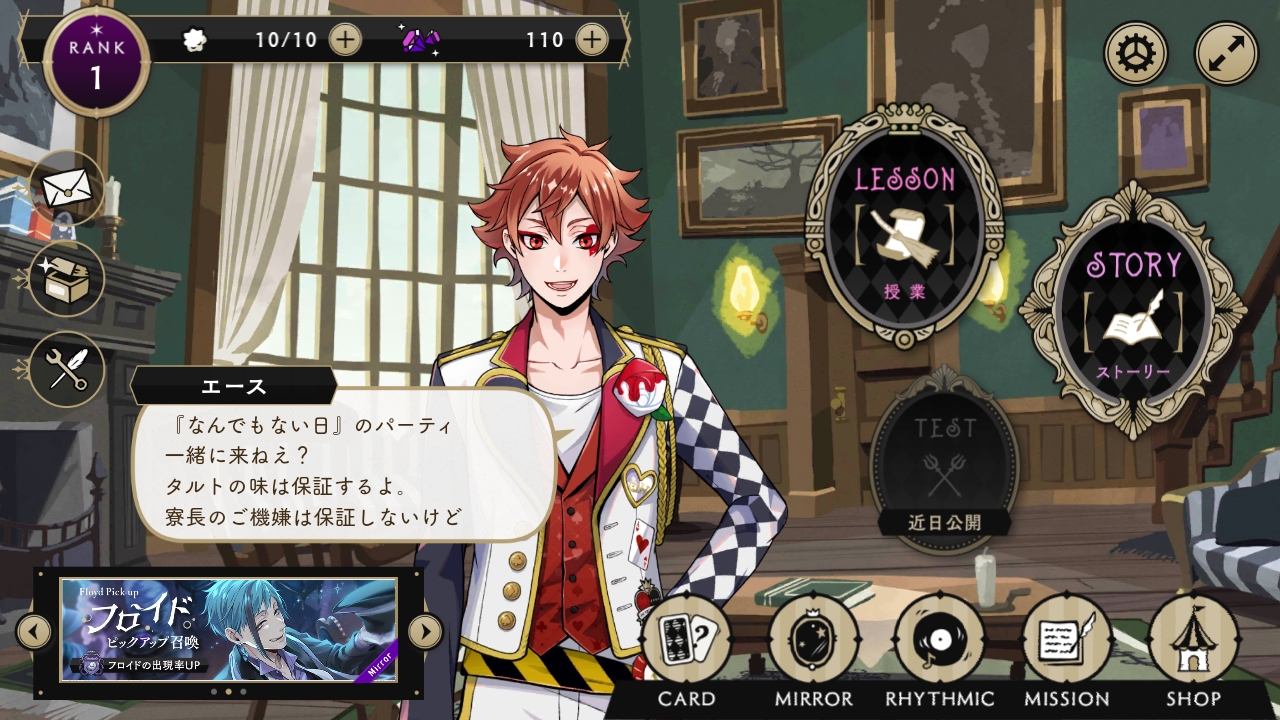This screenshot has width=1280, height=720.
Task: Go to the Mirror summon screen
Action: click(x=813, y=640)
